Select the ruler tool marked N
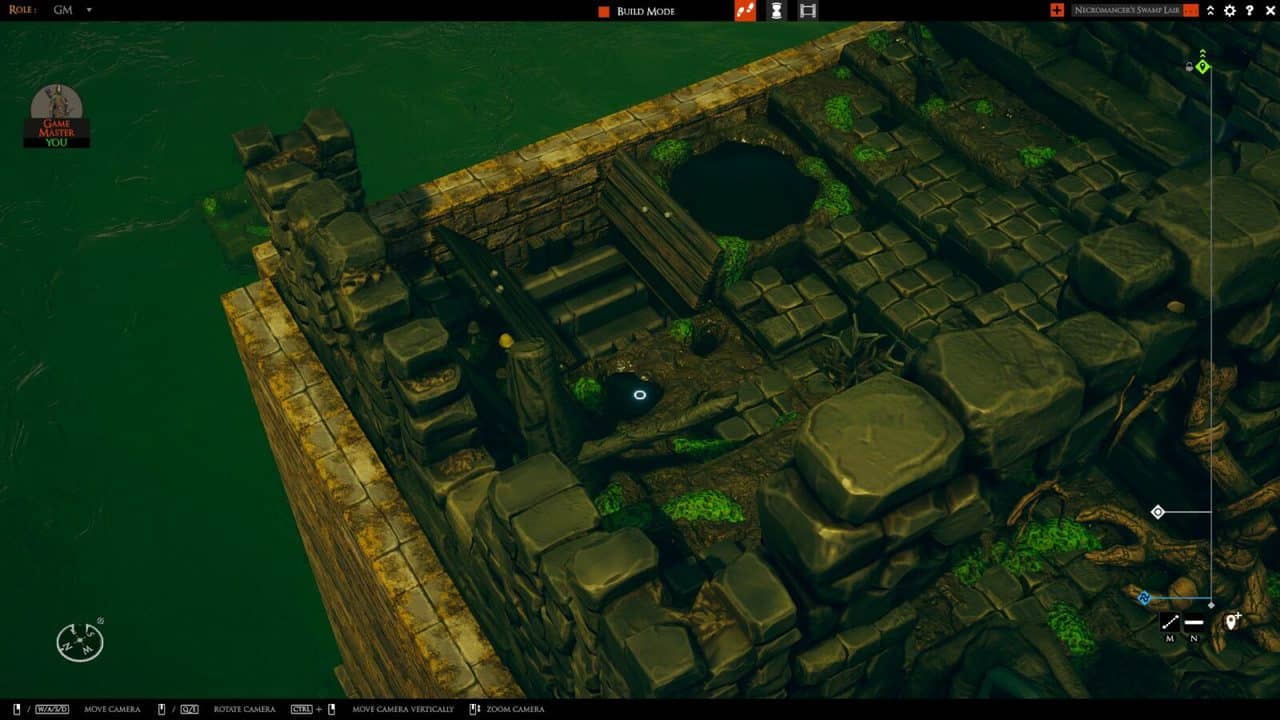The height and width of the screenshot is (720, 1280). tap(1194, 622)
